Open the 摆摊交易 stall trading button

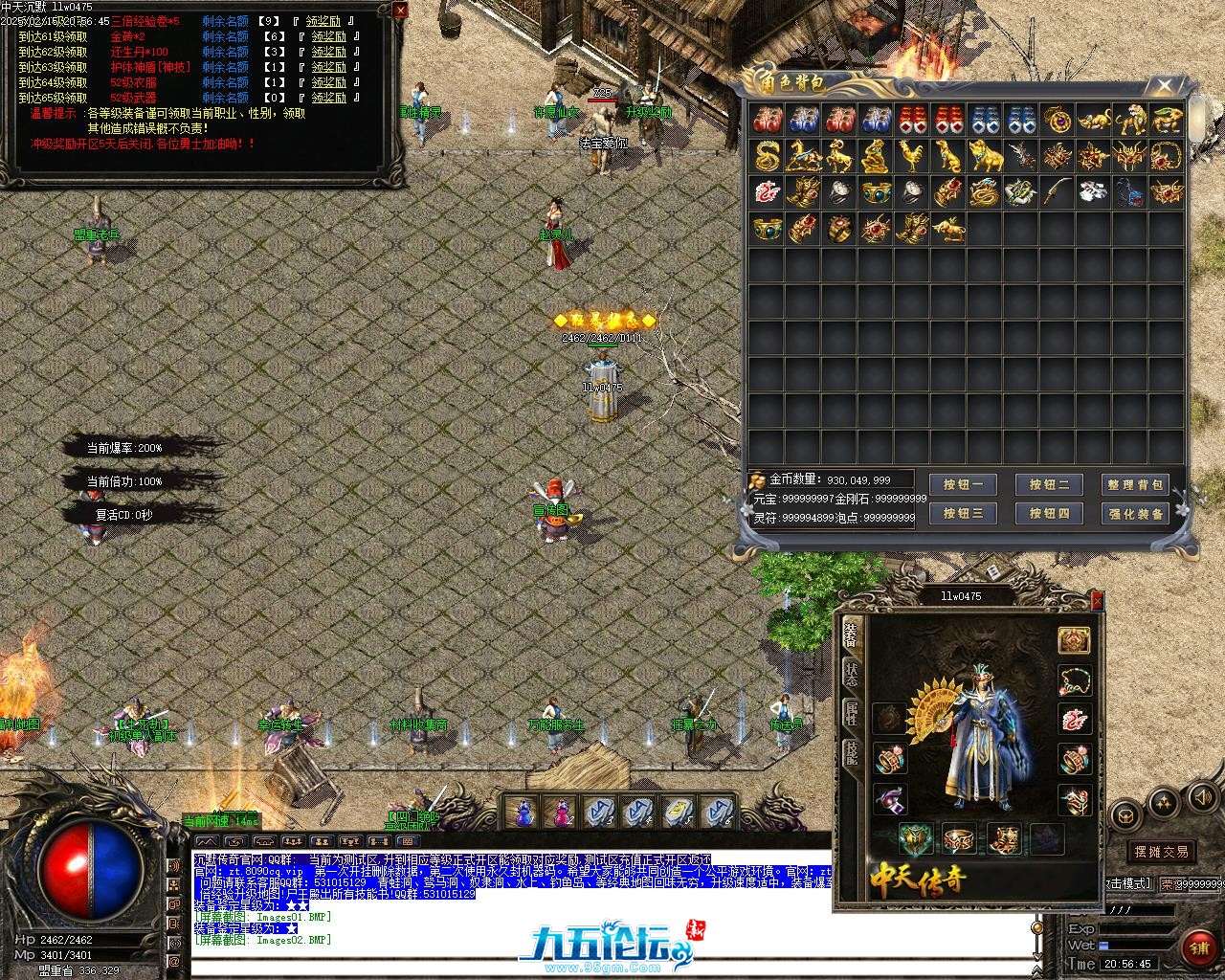(1160, 851)
